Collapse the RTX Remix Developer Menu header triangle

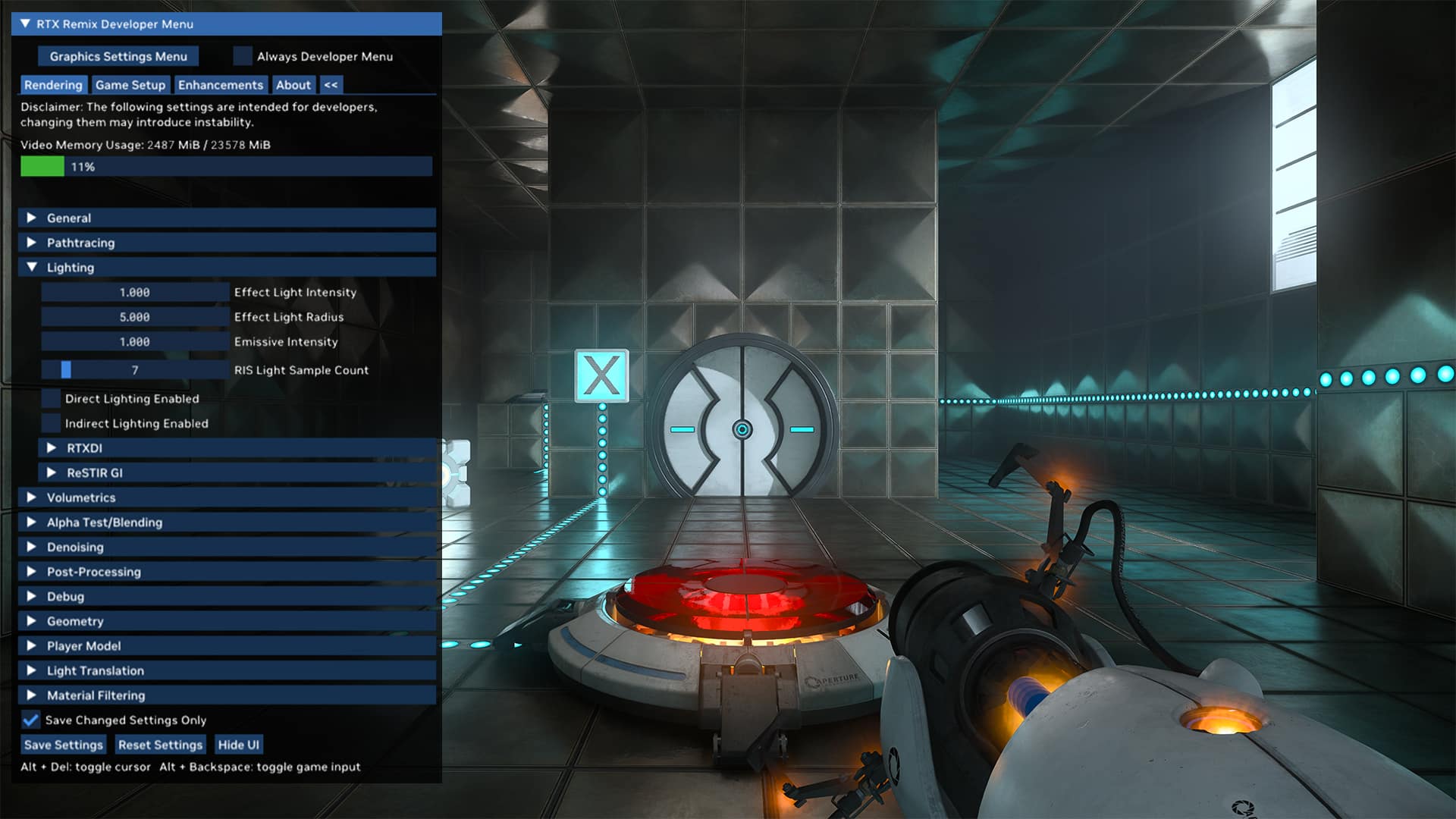coord(24,24)
